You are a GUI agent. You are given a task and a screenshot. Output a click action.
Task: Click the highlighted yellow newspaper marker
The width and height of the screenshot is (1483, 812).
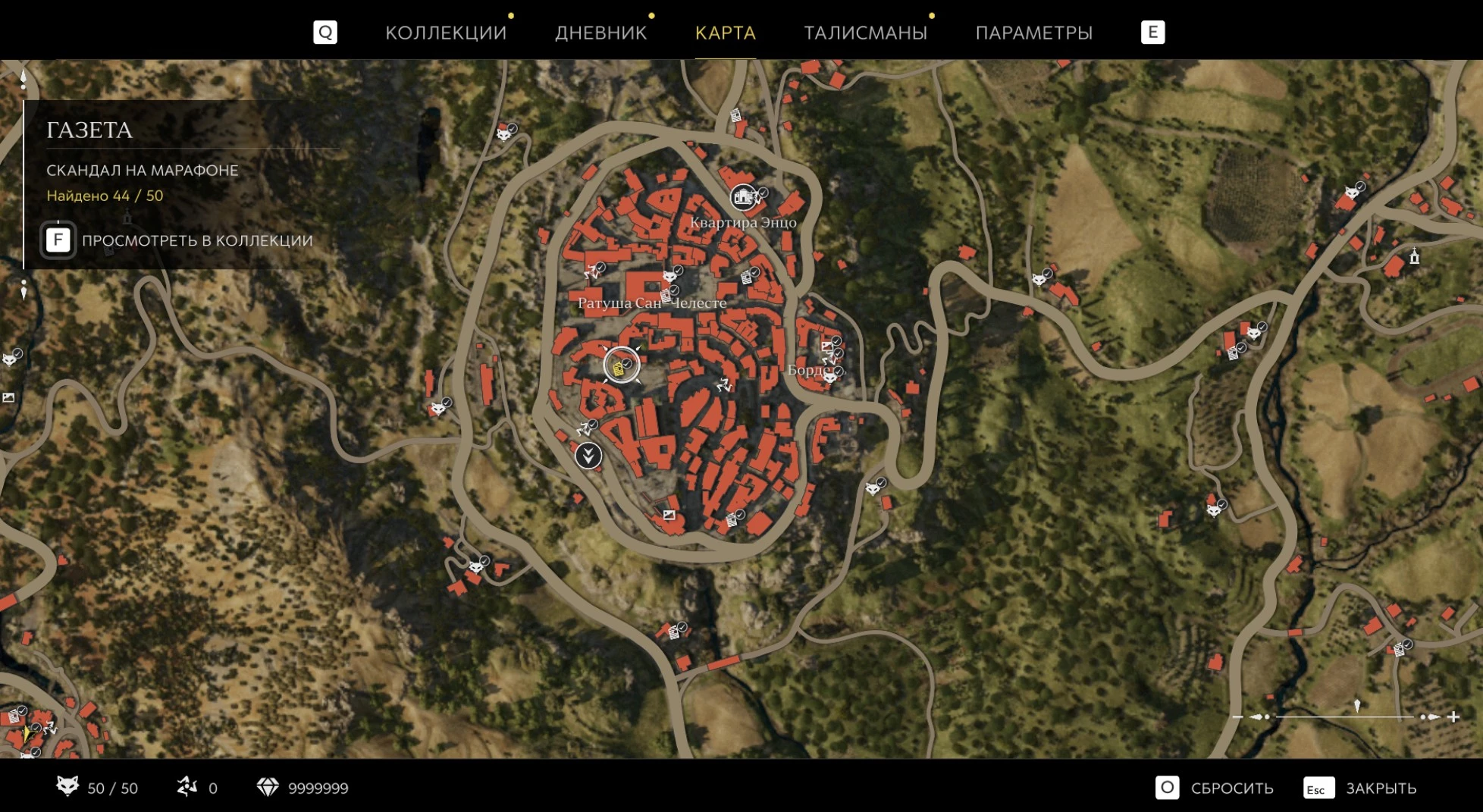click(620, 366)
